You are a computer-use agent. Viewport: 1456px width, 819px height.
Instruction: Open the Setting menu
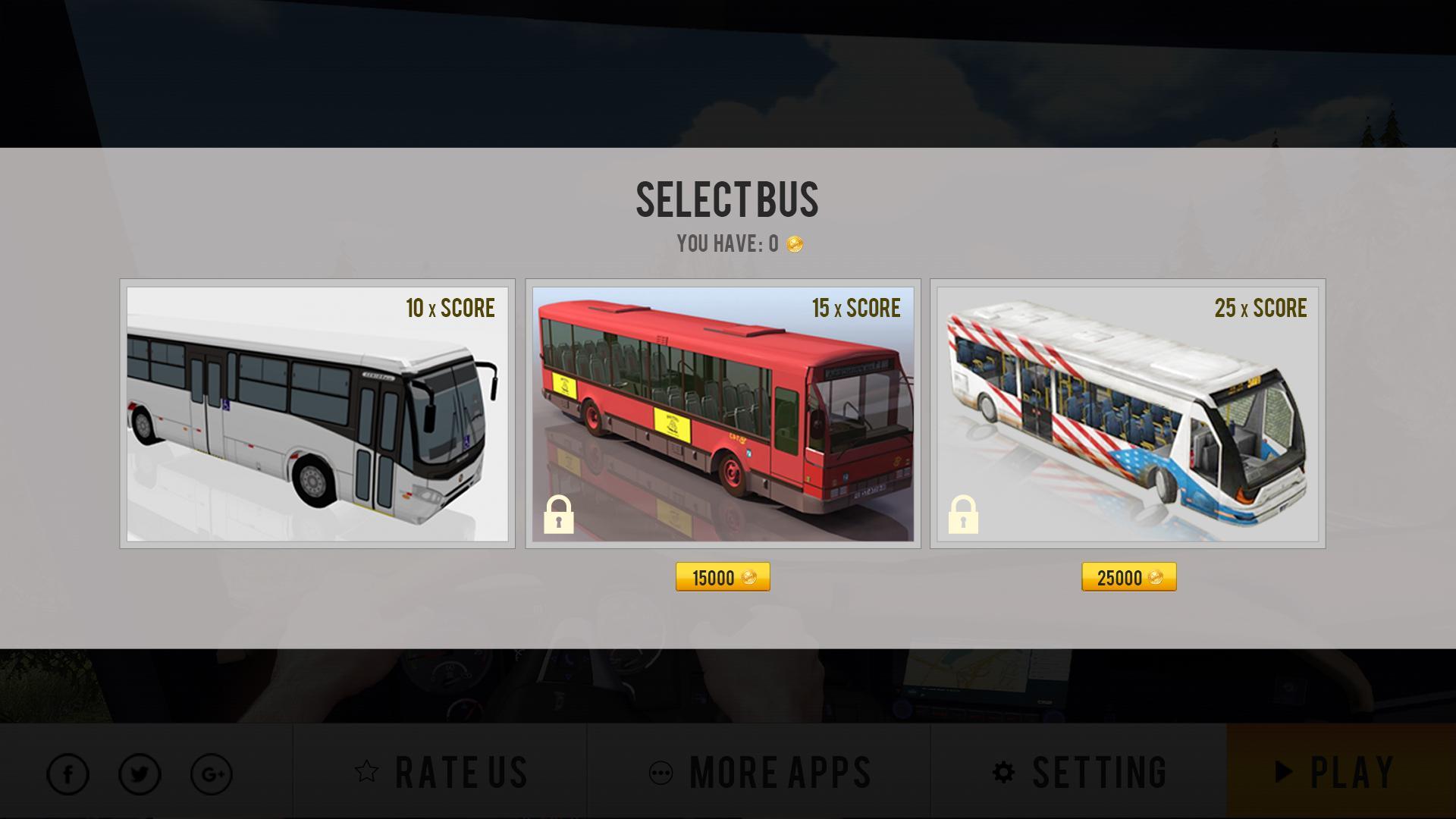pyautogui.click(x=1079, y=772)
